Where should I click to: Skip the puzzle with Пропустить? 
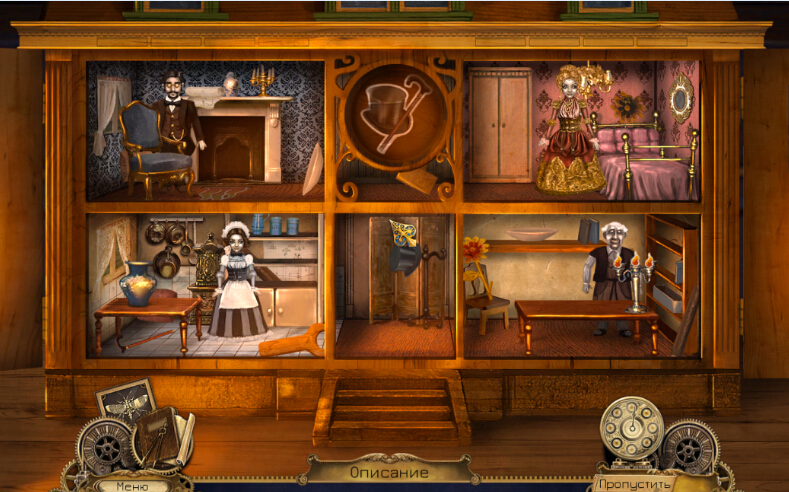tap(633, 484)
